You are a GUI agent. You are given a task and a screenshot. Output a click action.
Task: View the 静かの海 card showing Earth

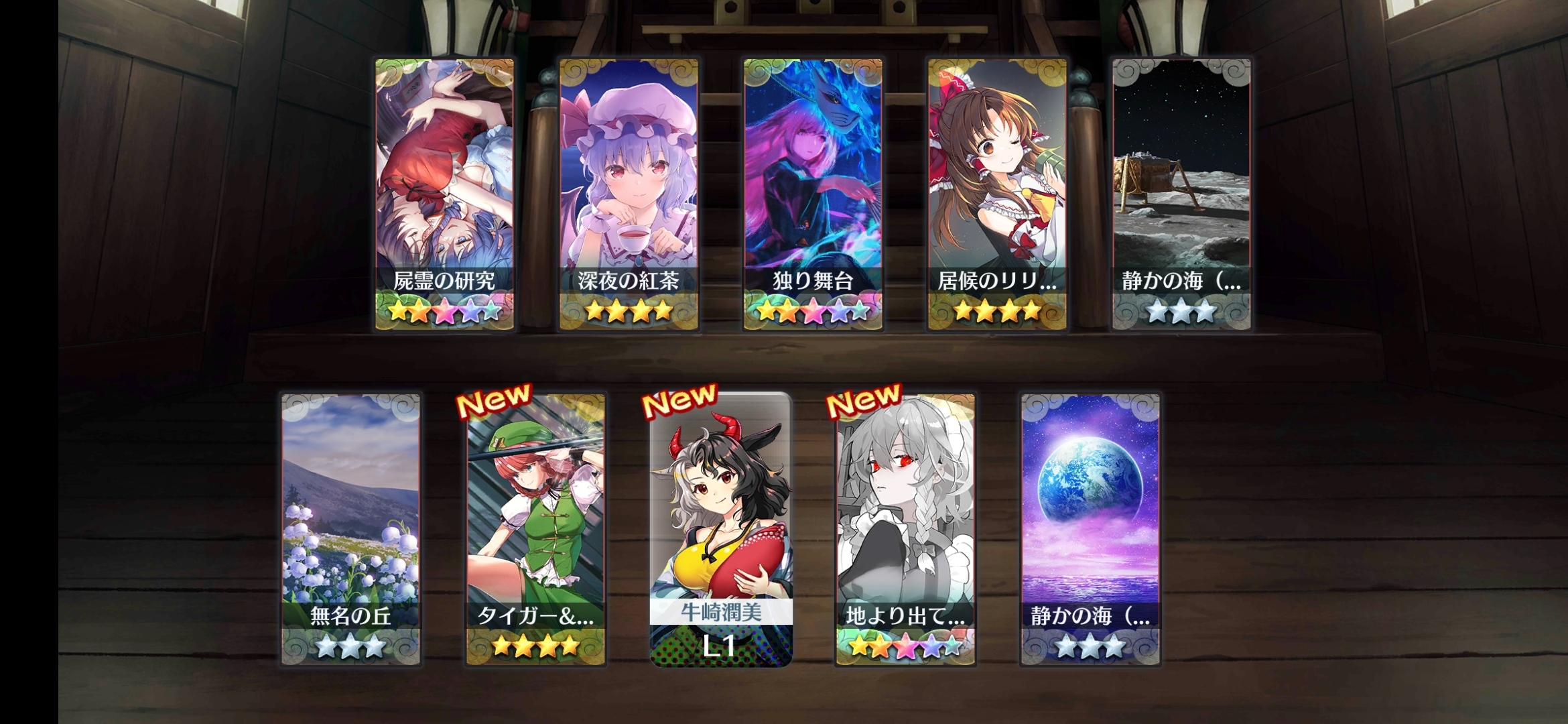1090,530
